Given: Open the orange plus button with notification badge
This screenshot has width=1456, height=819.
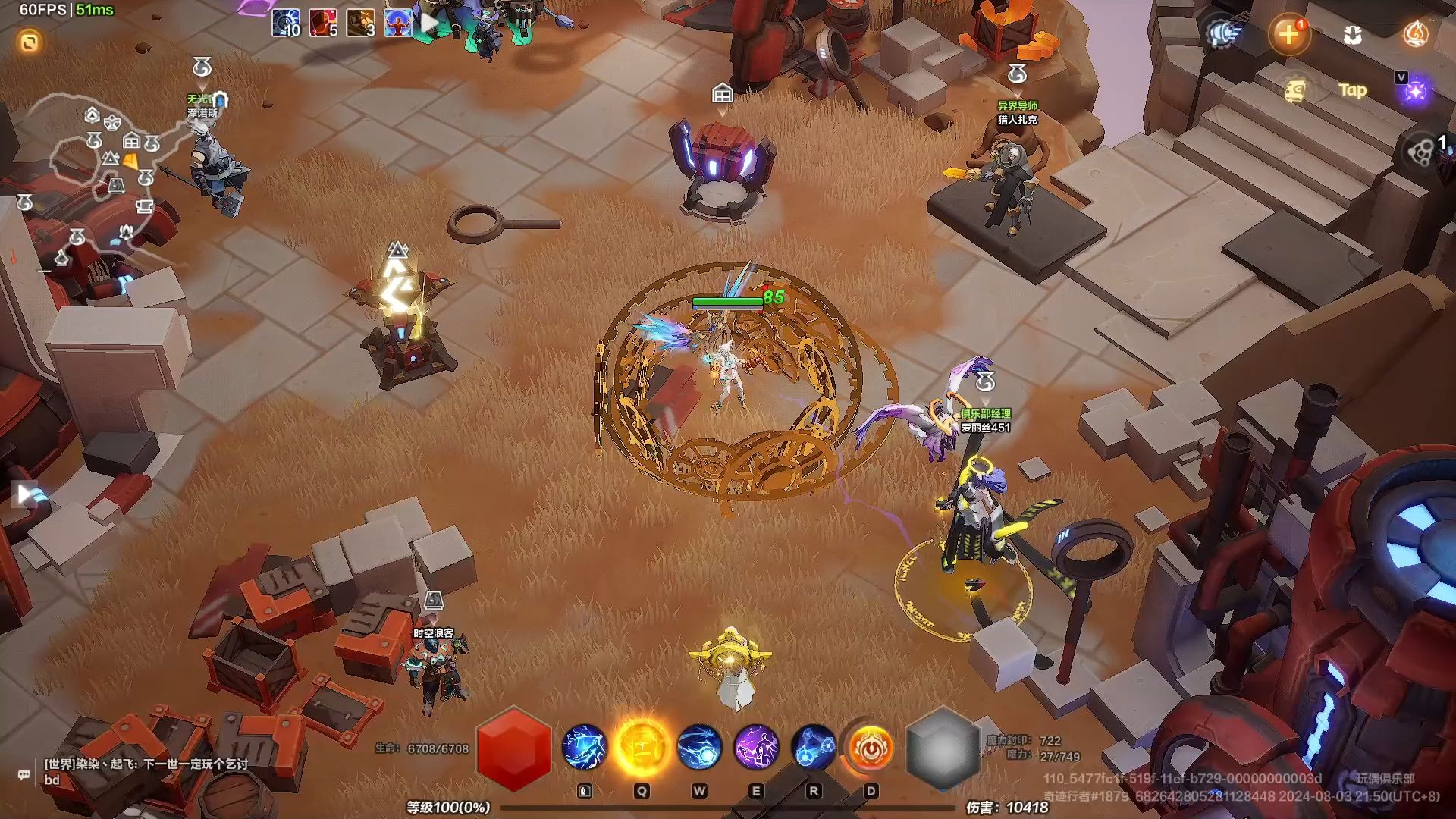Looking at the screenshot, I should pos(1288,34).
